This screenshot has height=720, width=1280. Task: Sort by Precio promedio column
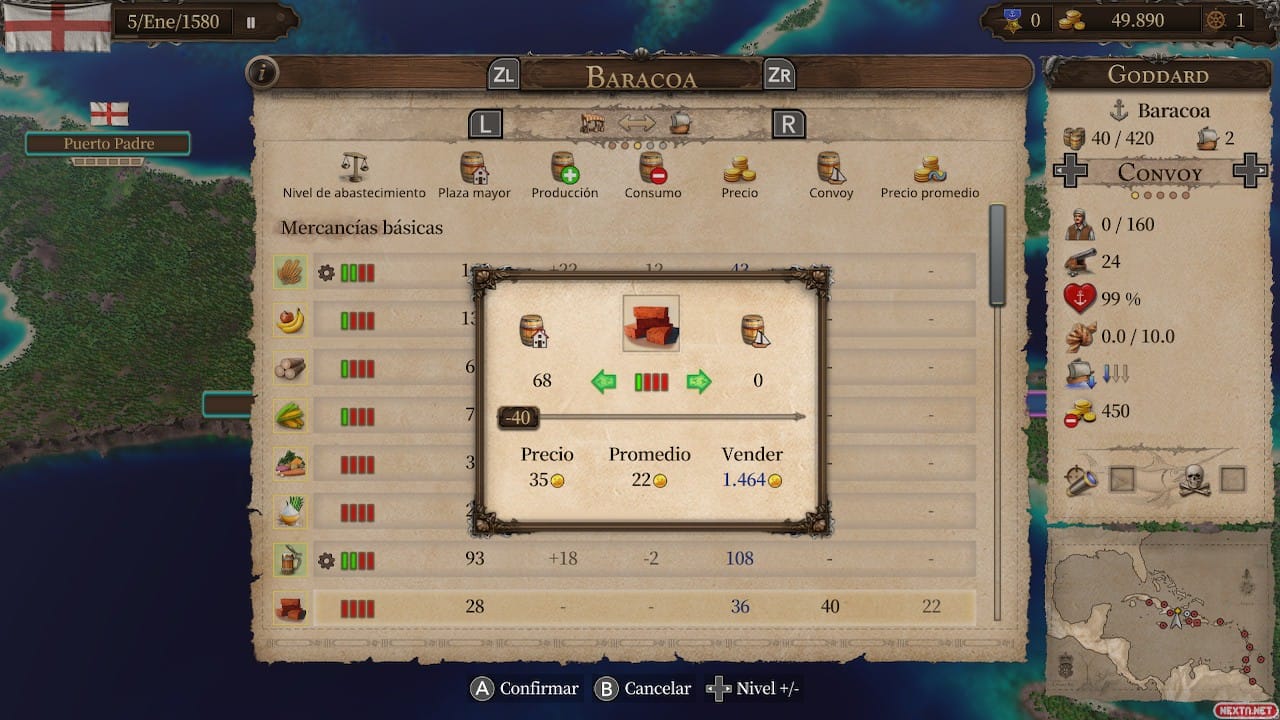(930, 176)
